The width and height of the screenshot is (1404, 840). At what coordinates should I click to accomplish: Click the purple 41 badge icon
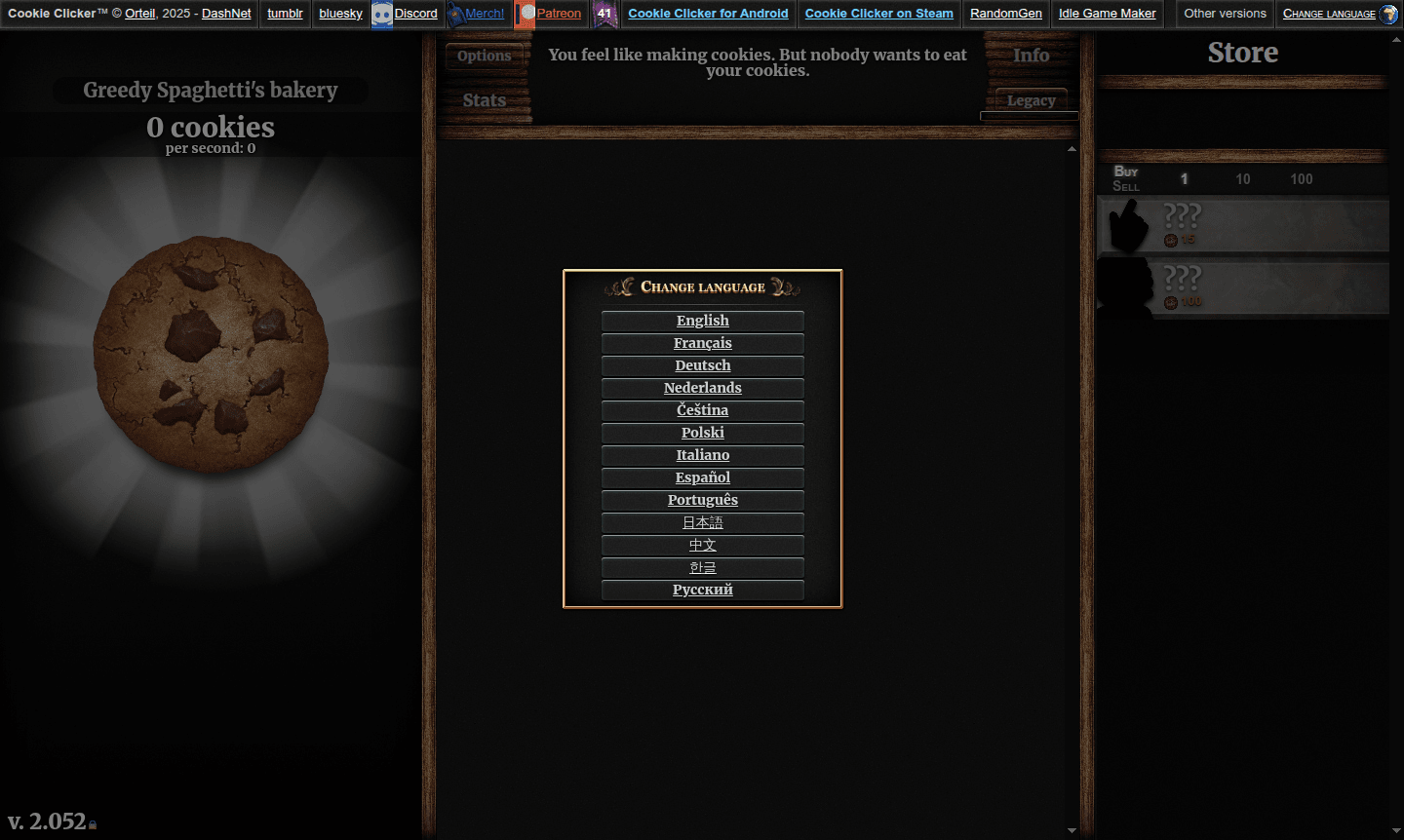(x=605, y=15)
